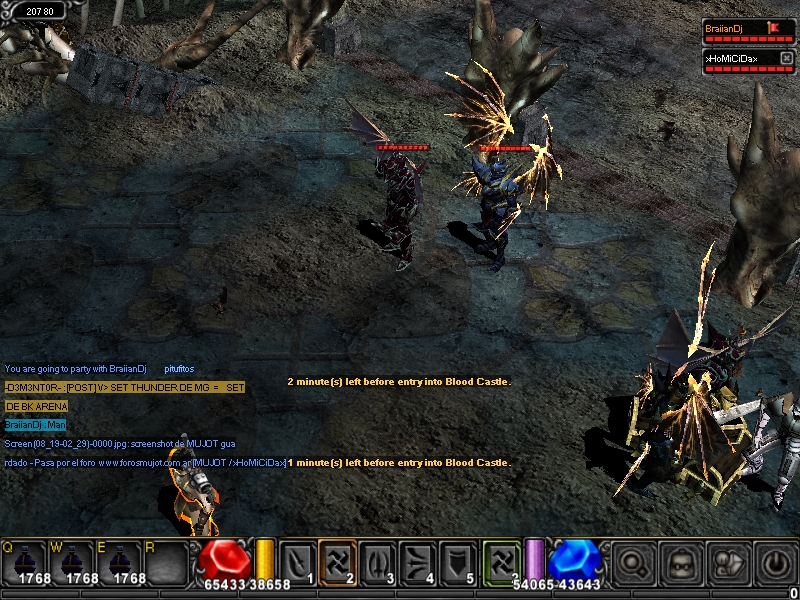Click the magnifying glass menu button
The width and height of the screenshot is (800, 600).
tap(634, 563)
